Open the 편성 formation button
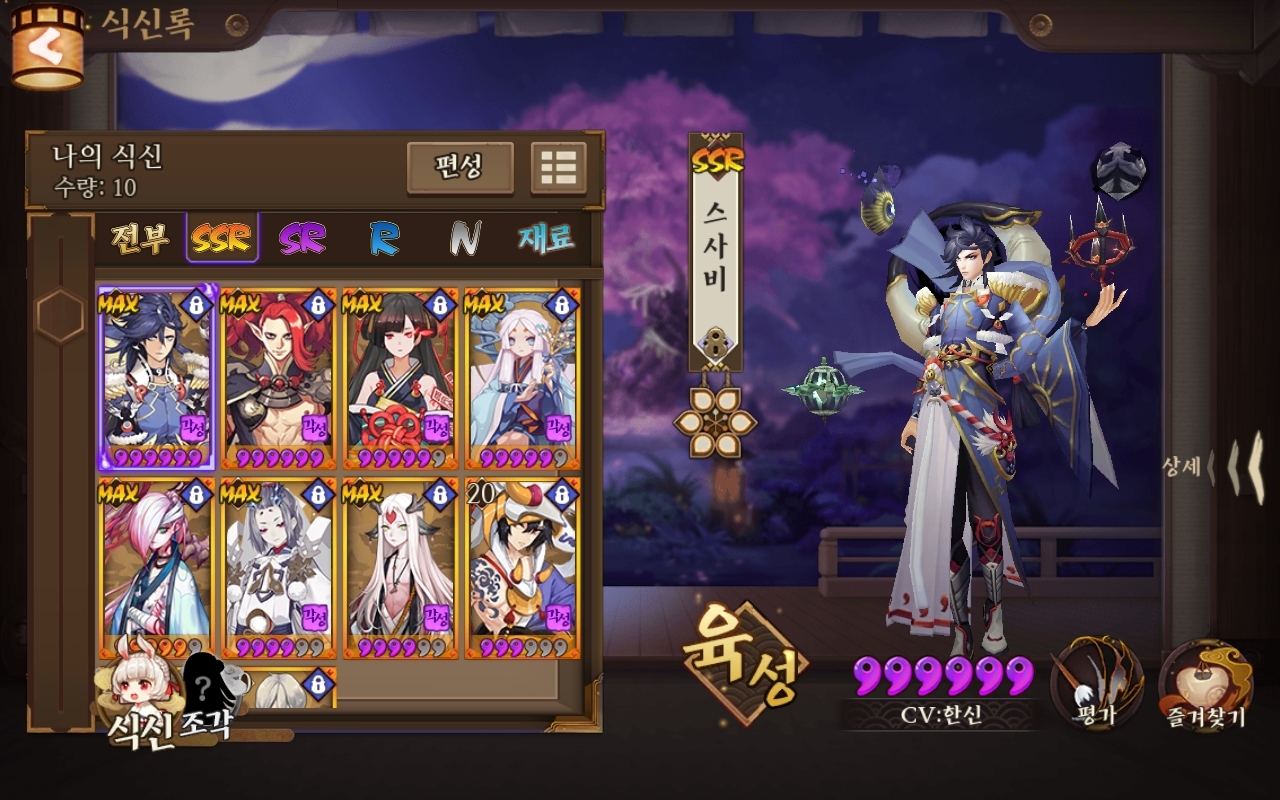 click(460, 167)
